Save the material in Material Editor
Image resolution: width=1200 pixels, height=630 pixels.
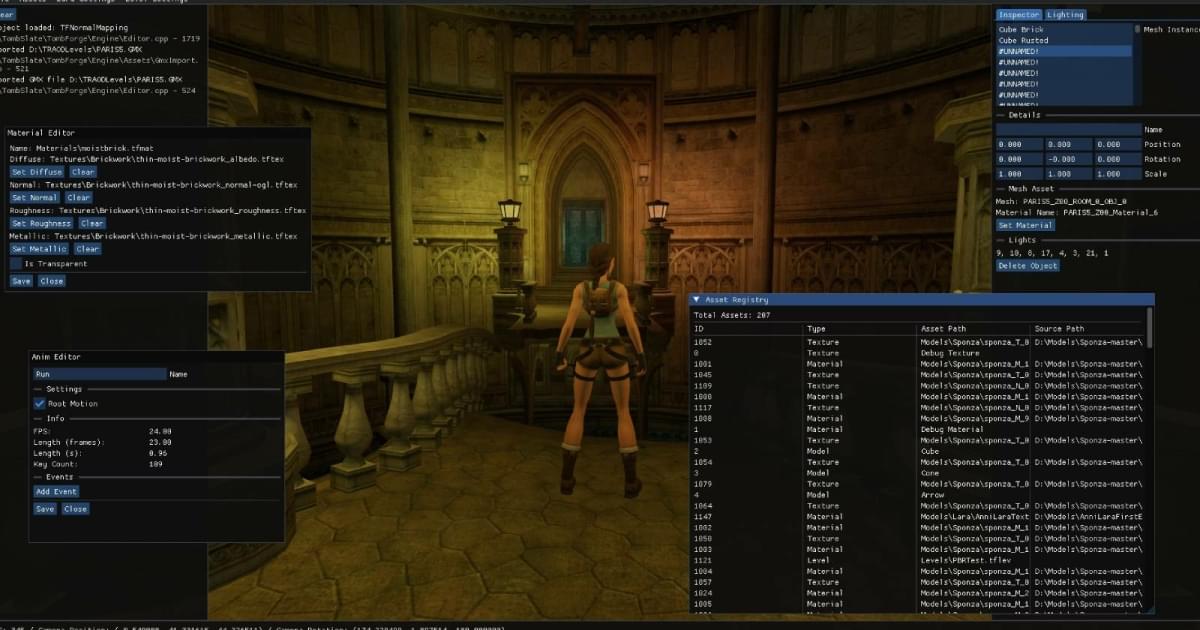coord(21,281)
